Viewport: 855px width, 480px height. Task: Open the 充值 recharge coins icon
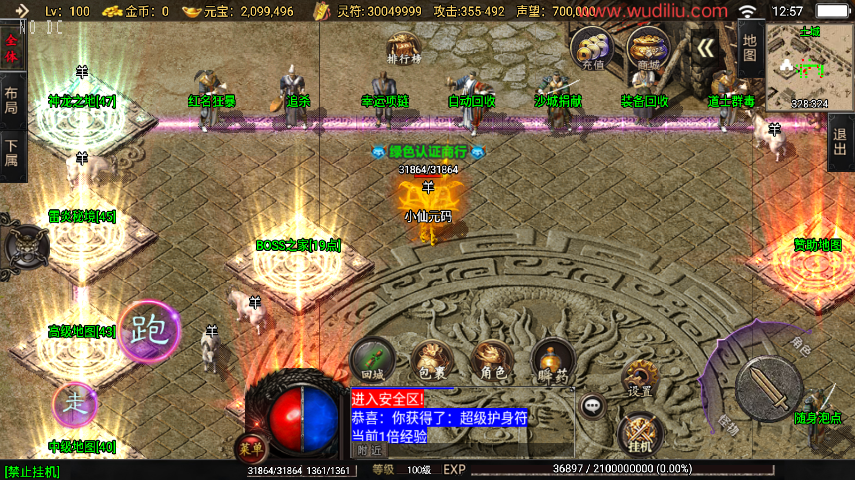click(x=592, y=48)
